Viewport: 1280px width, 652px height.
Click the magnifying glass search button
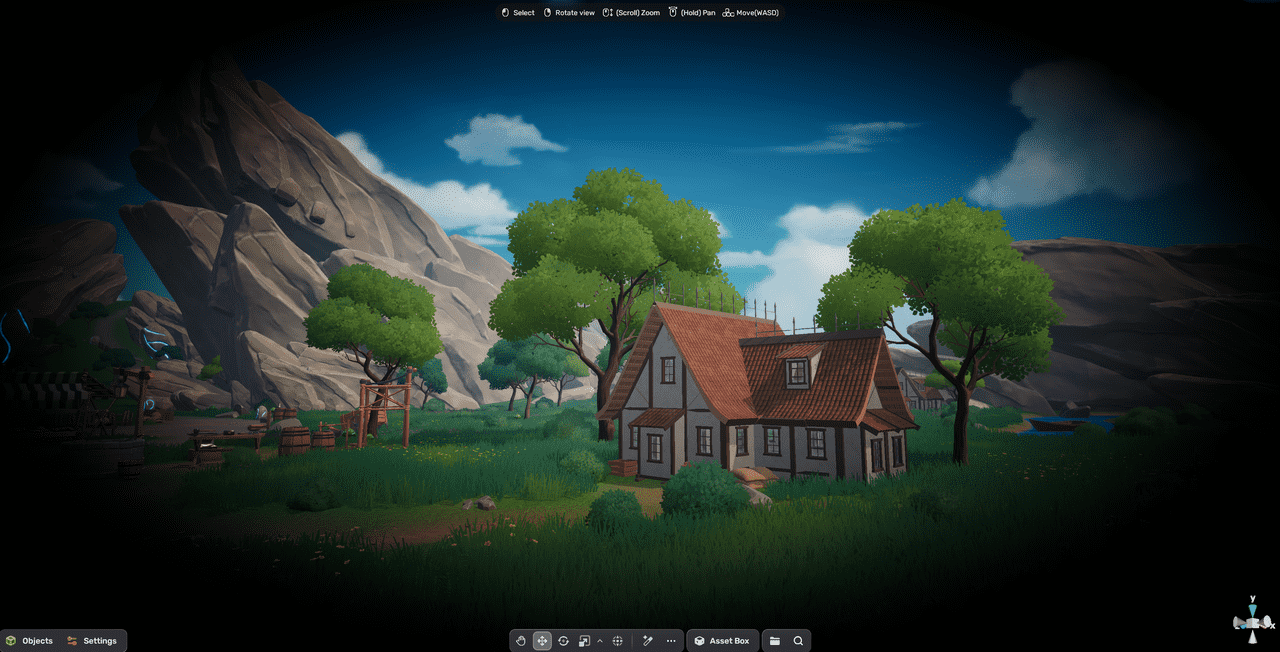tap(798, 641)
